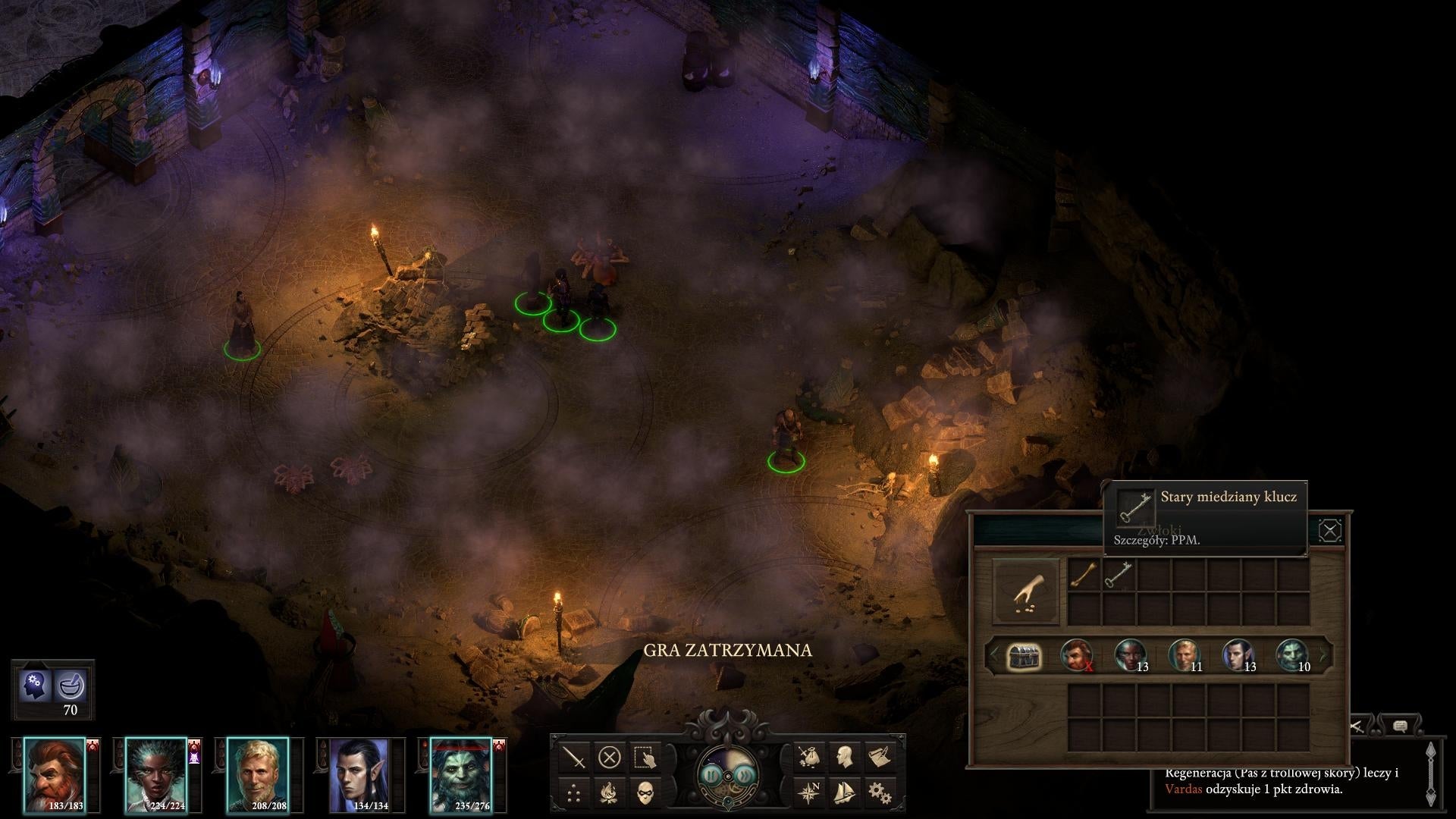Select the blond bearded man party portrait
Viewport: 1456px width, 819px height.
pyautogui.click(x=258, y=775)
